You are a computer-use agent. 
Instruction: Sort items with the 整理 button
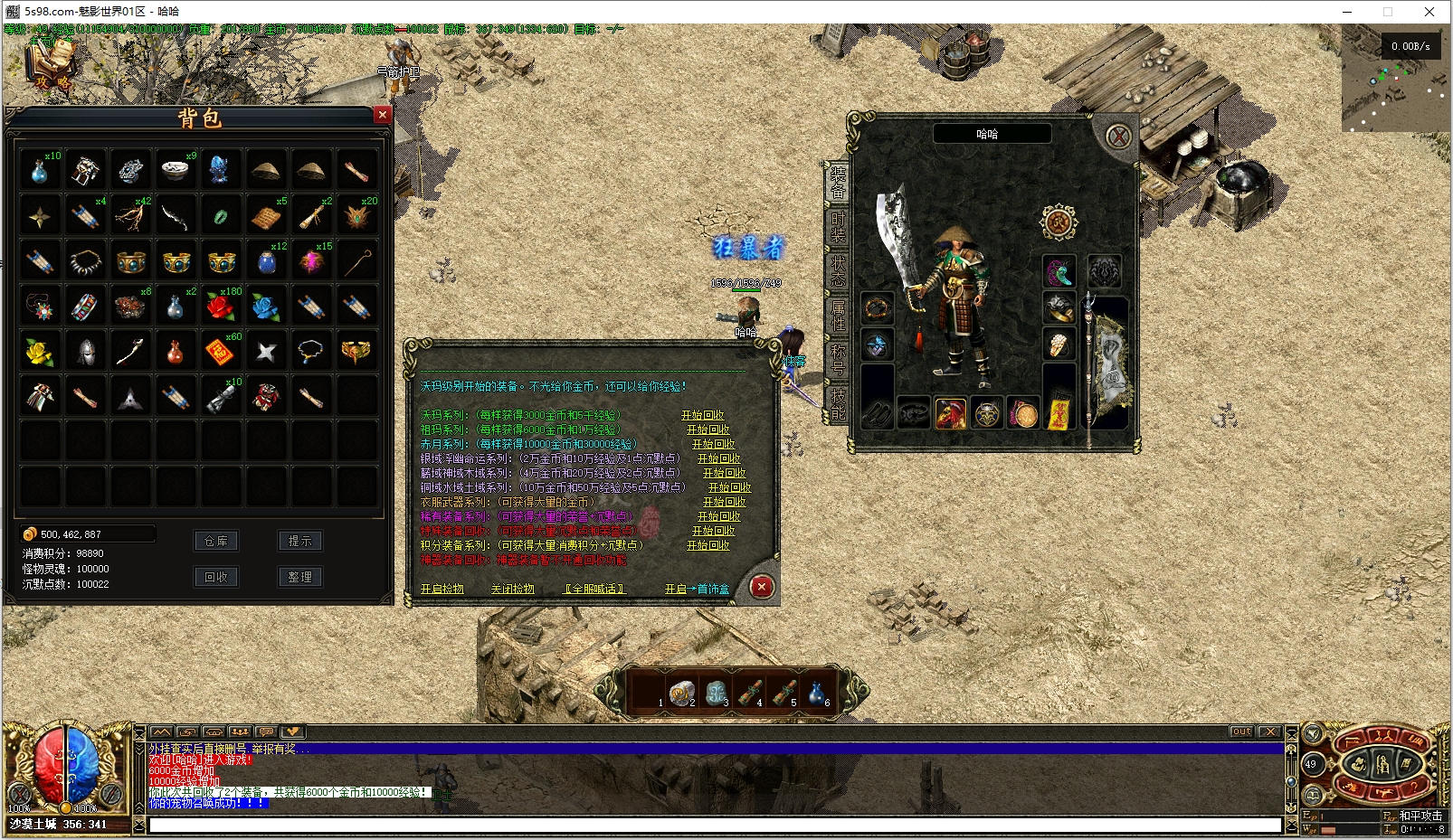[299, 577]
